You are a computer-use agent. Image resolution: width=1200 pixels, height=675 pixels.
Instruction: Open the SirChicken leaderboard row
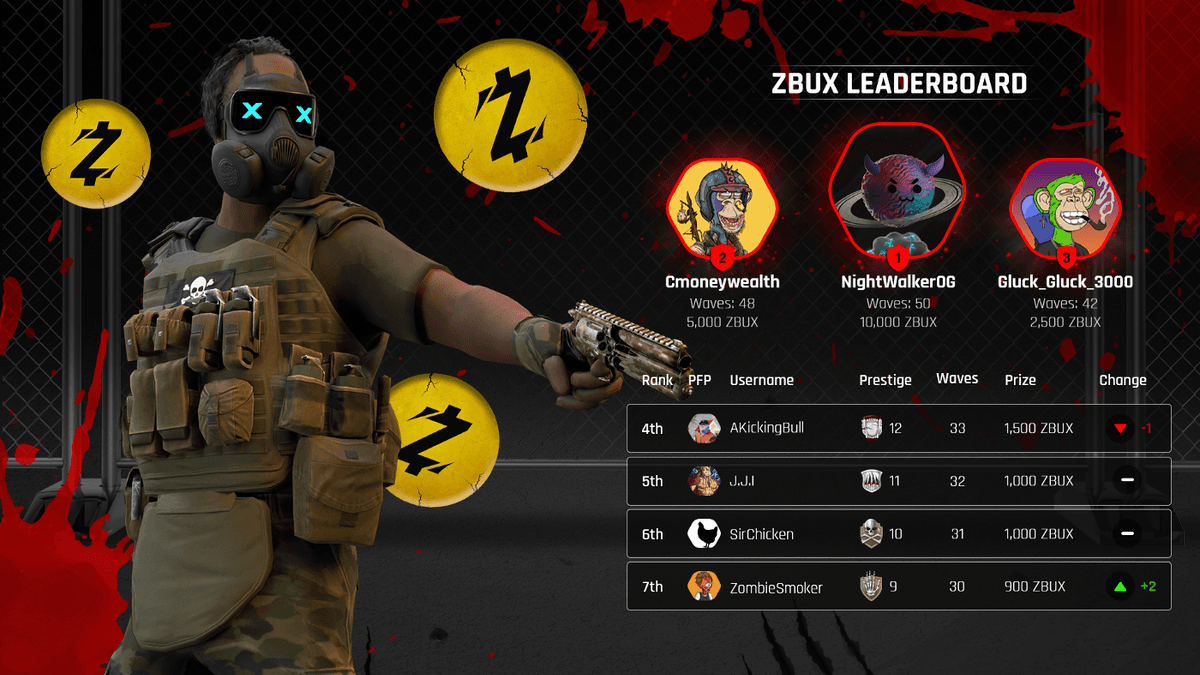pyautogui.click(x=898, y=534)
